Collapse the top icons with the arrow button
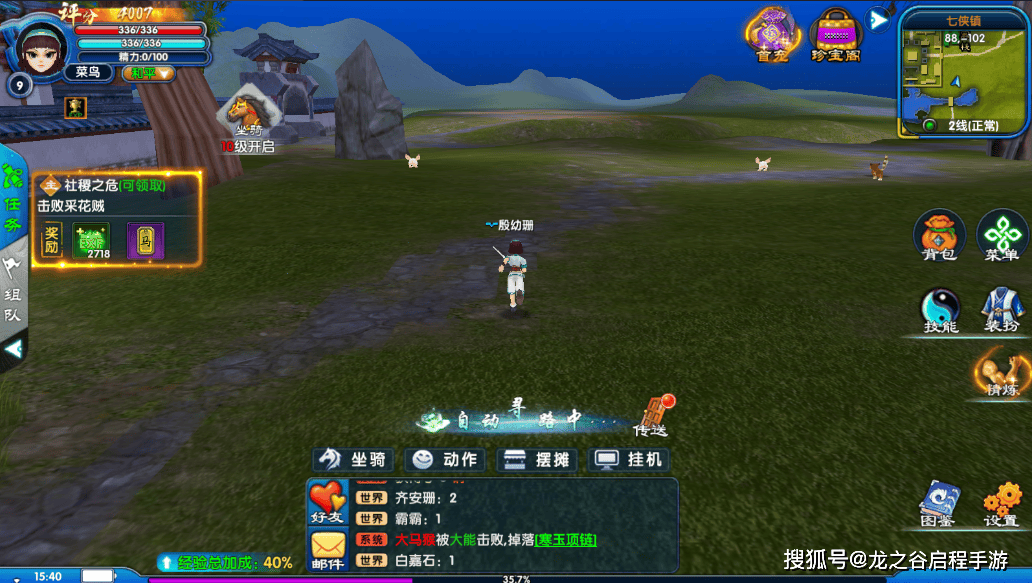This screenshot has height=583, width=1032. point(877,19)
